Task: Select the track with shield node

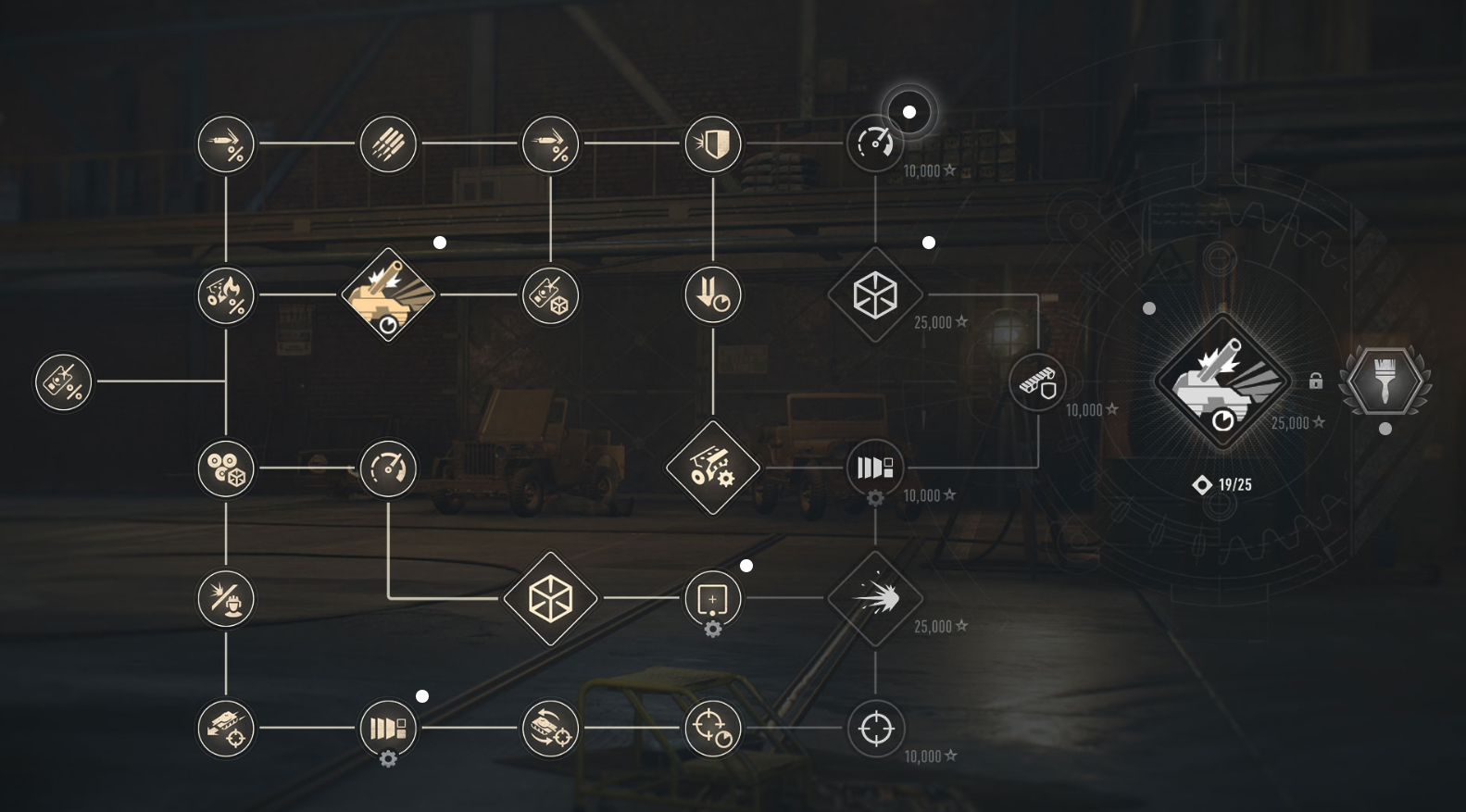Action: (1037, 381)
